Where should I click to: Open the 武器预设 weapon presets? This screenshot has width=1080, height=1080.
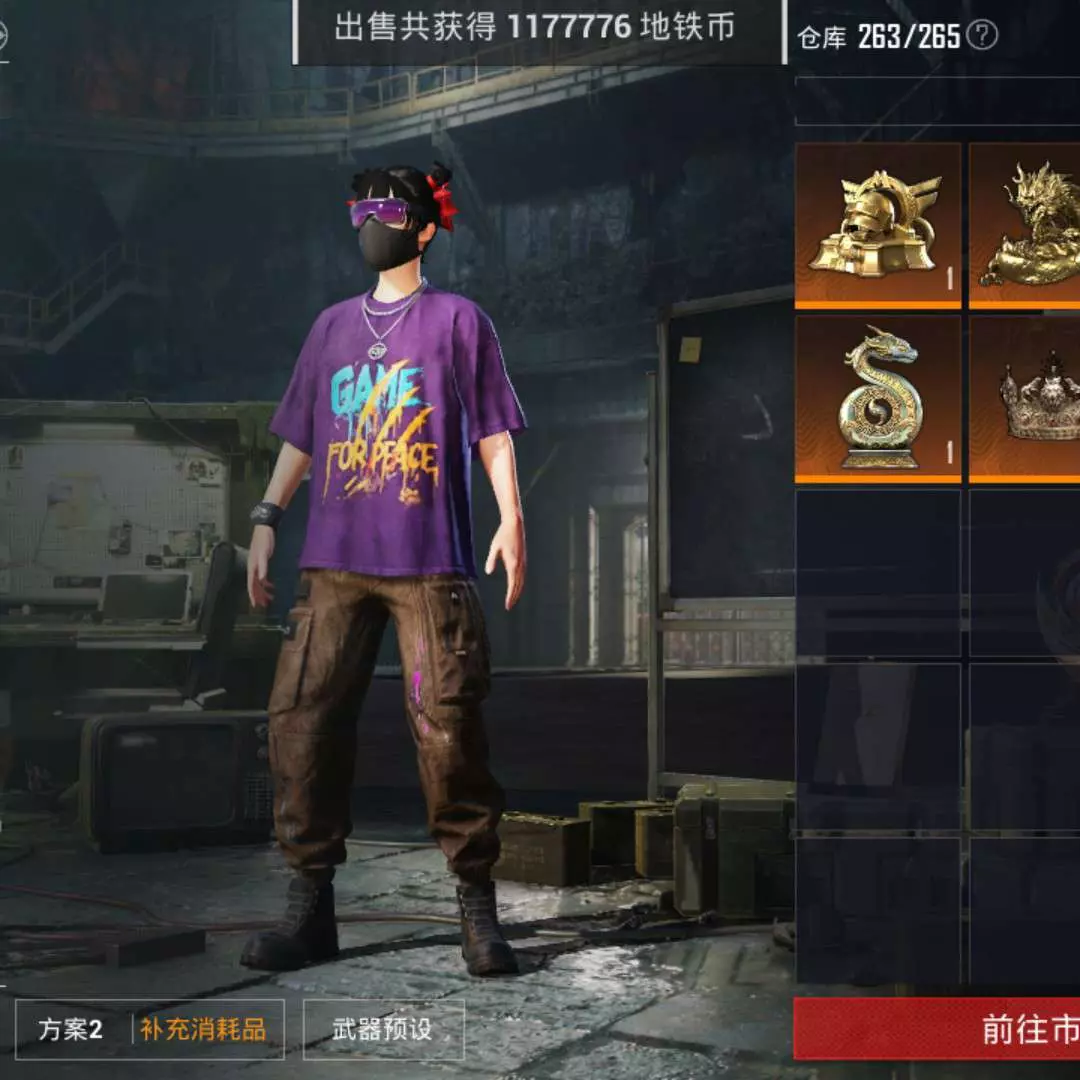point(383,1030)
